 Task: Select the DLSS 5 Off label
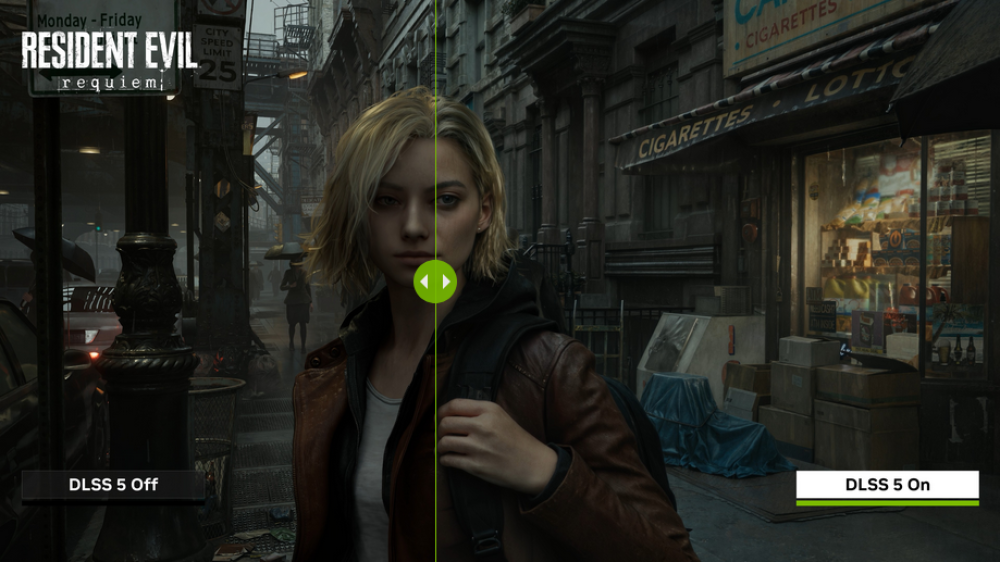[113, 485]
